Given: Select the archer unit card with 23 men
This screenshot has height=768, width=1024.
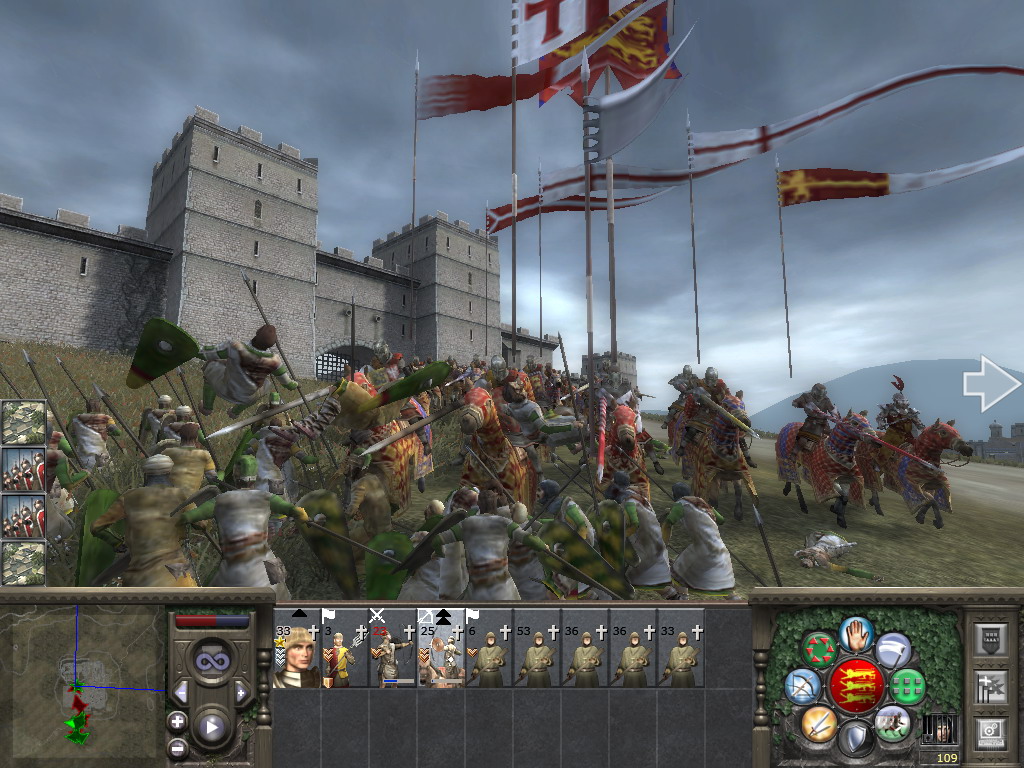Looking at the screenshot, I should click(x=393, y=648).
